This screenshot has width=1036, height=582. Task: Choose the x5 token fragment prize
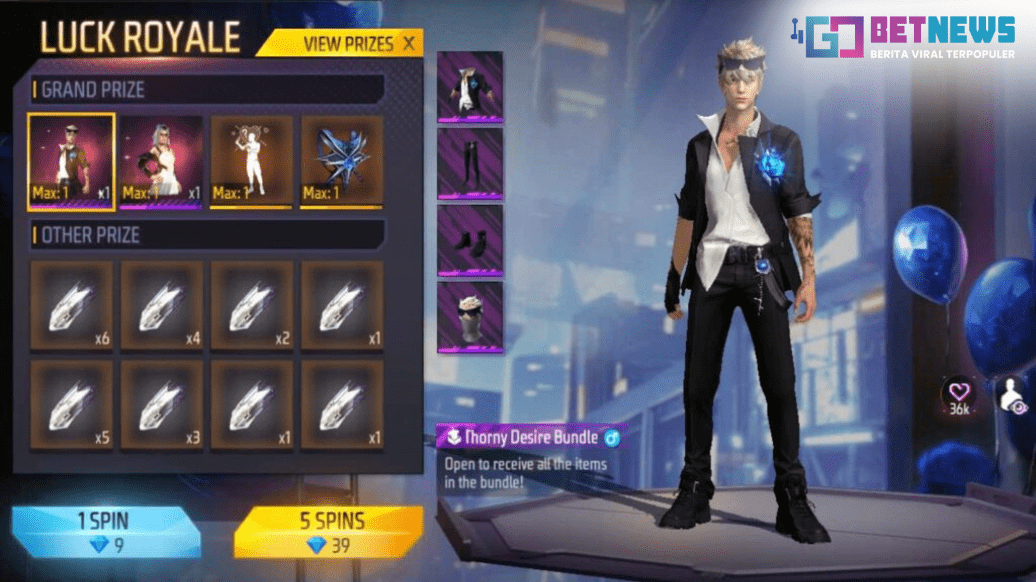pos(71,403)
